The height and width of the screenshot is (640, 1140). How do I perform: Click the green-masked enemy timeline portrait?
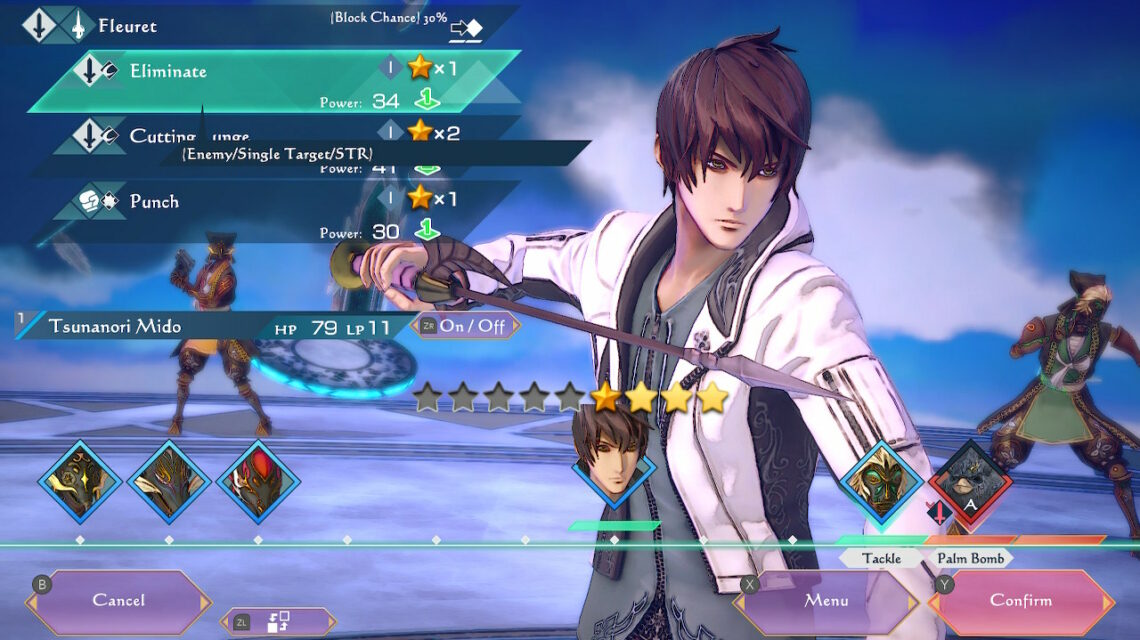[880, 482]
